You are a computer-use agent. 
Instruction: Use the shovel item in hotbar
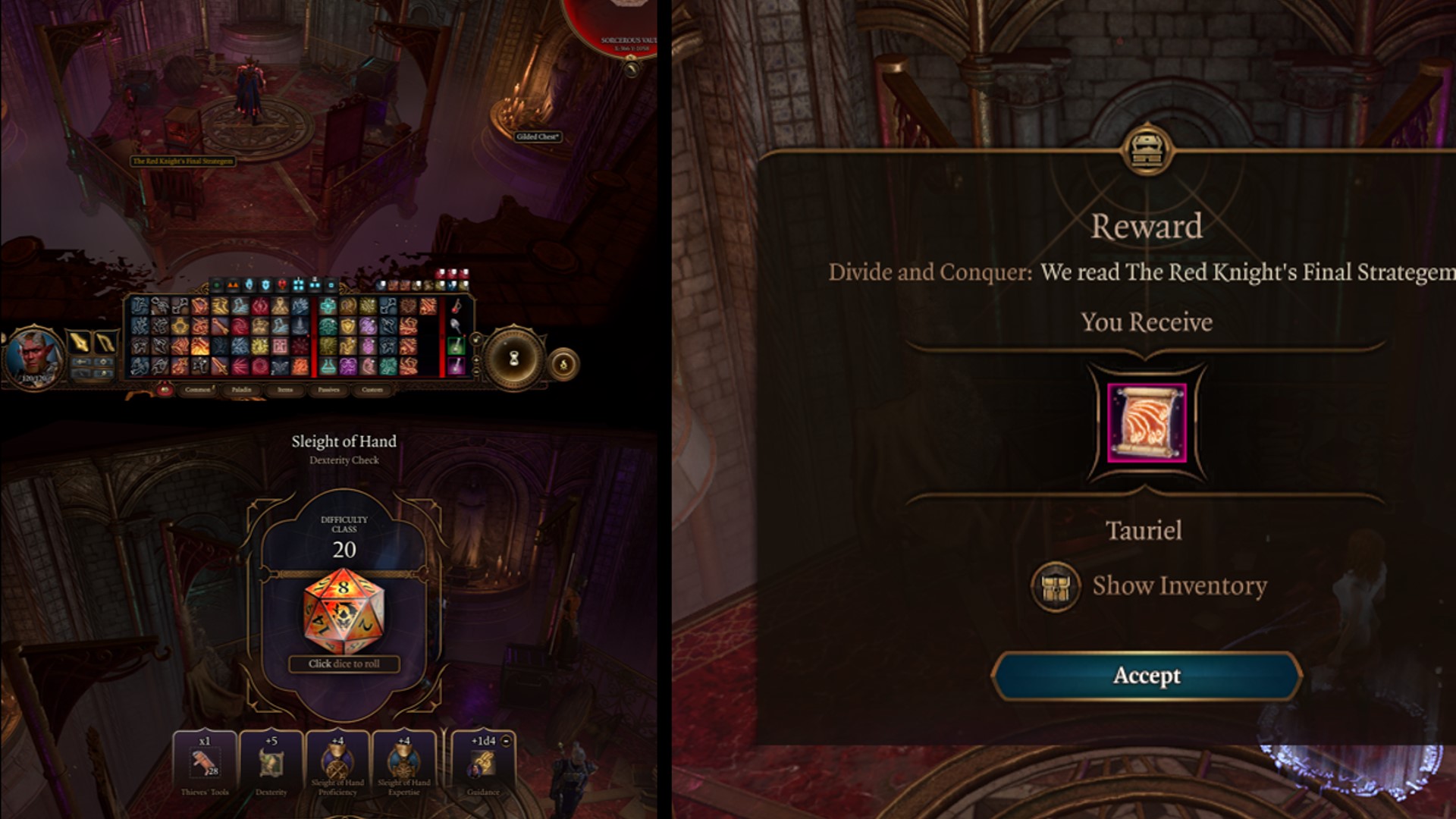click(x=456, y=326)
